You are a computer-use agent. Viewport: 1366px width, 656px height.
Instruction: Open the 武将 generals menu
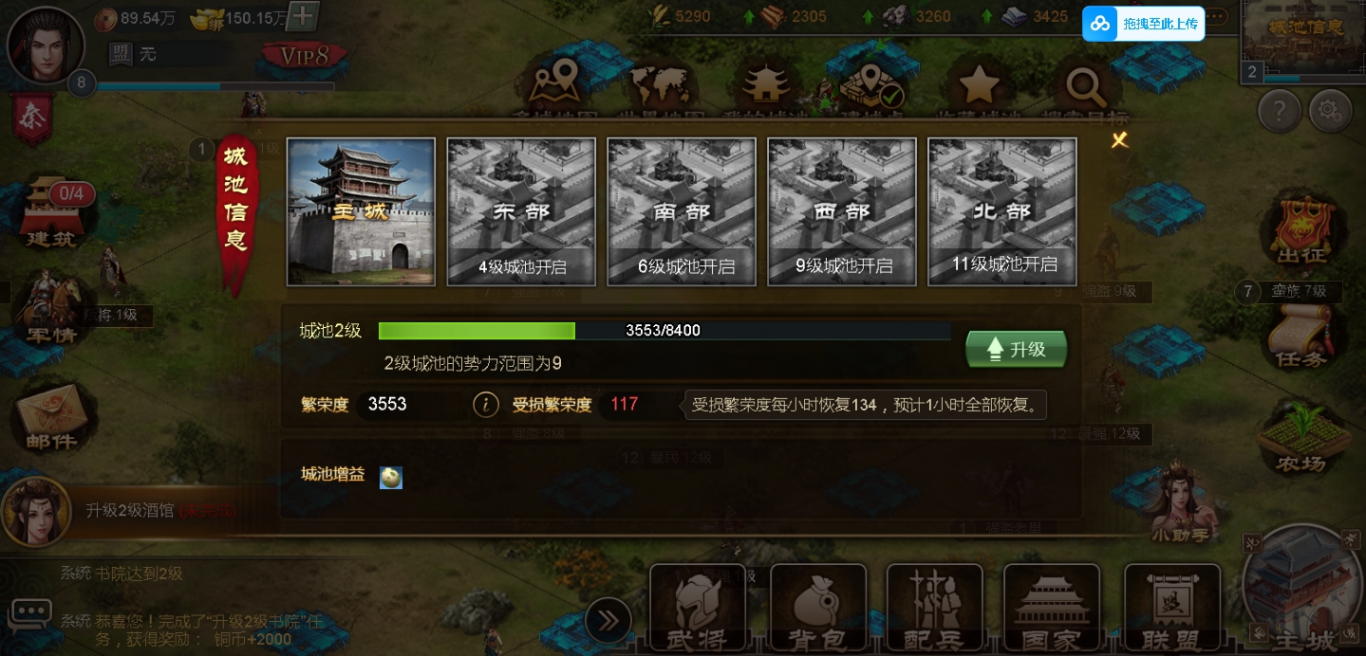point(698,608)
